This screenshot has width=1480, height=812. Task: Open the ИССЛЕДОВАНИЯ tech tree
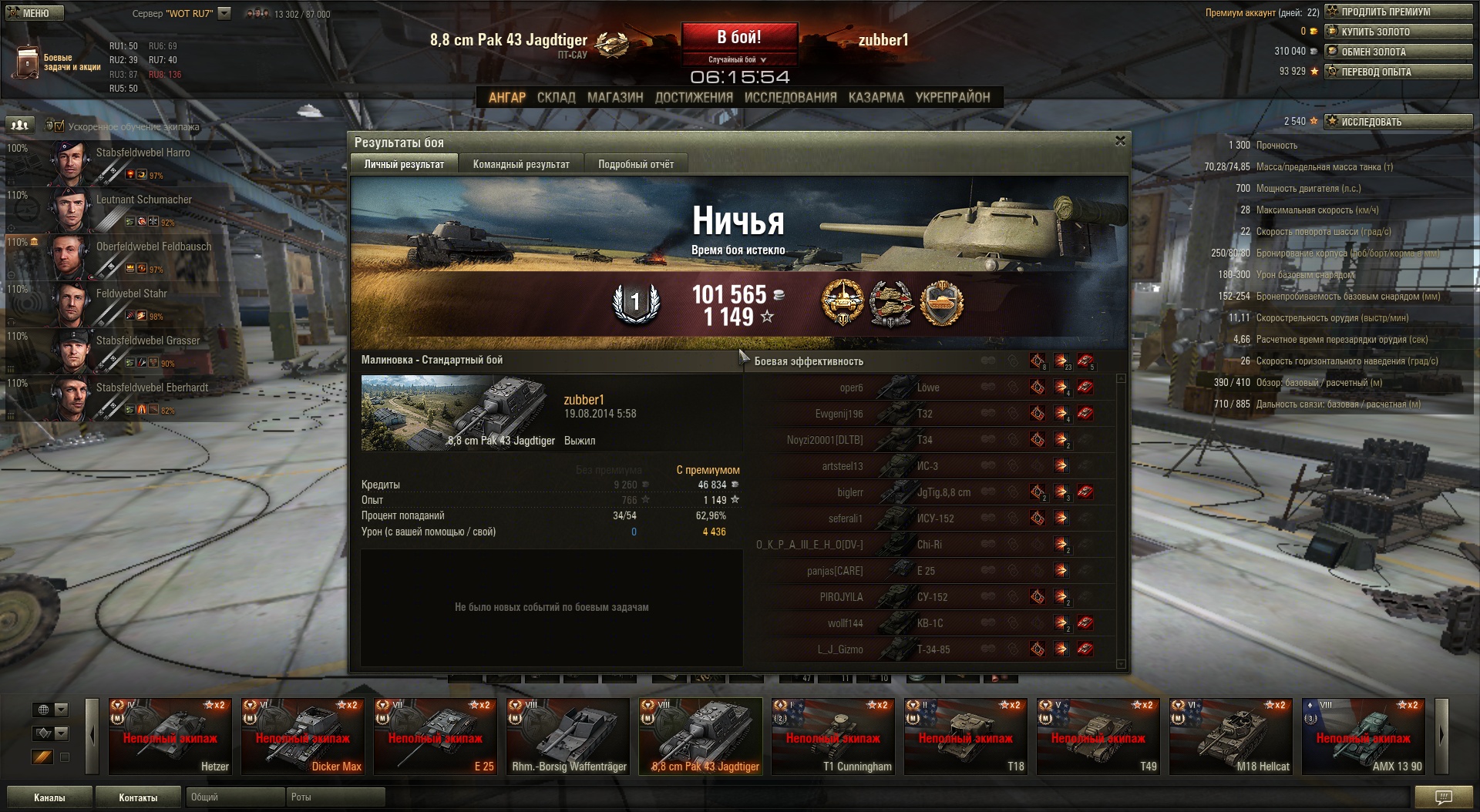pyautogui.click(x=790, y=97)
